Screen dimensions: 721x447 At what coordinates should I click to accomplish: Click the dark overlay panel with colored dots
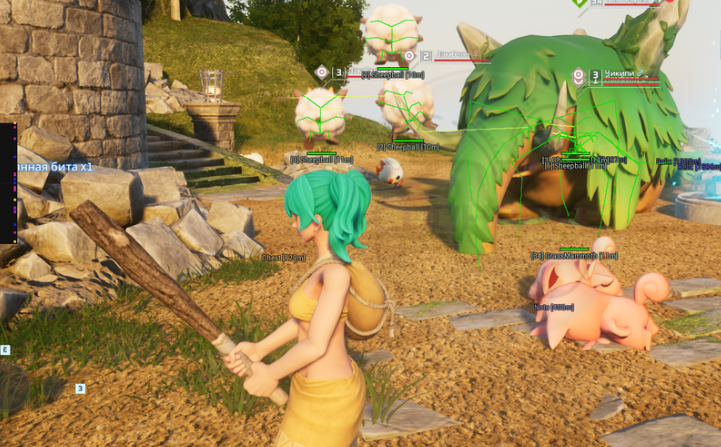[x=7, y=182]
